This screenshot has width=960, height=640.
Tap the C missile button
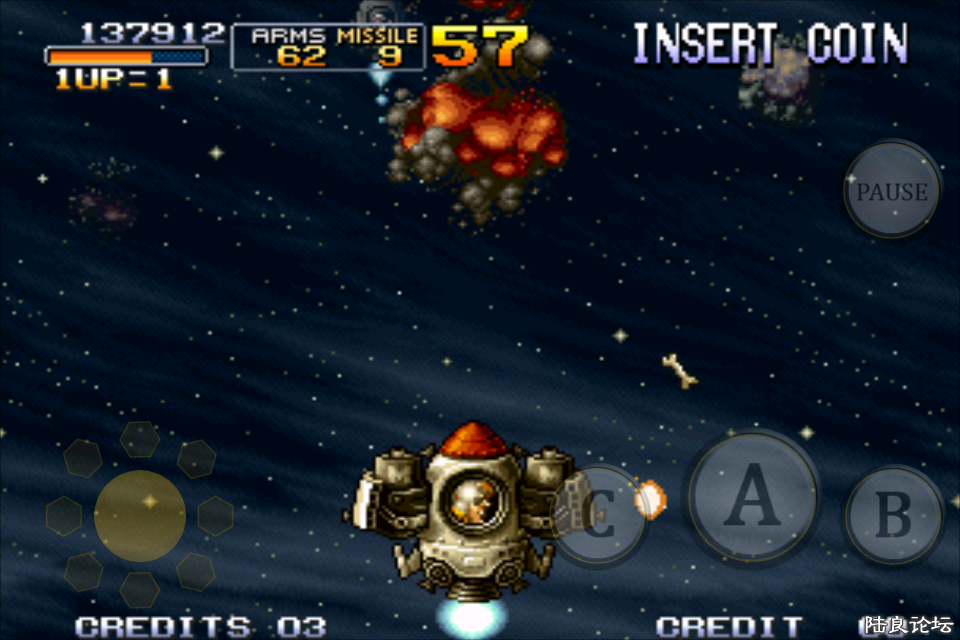tap(598, 515)
